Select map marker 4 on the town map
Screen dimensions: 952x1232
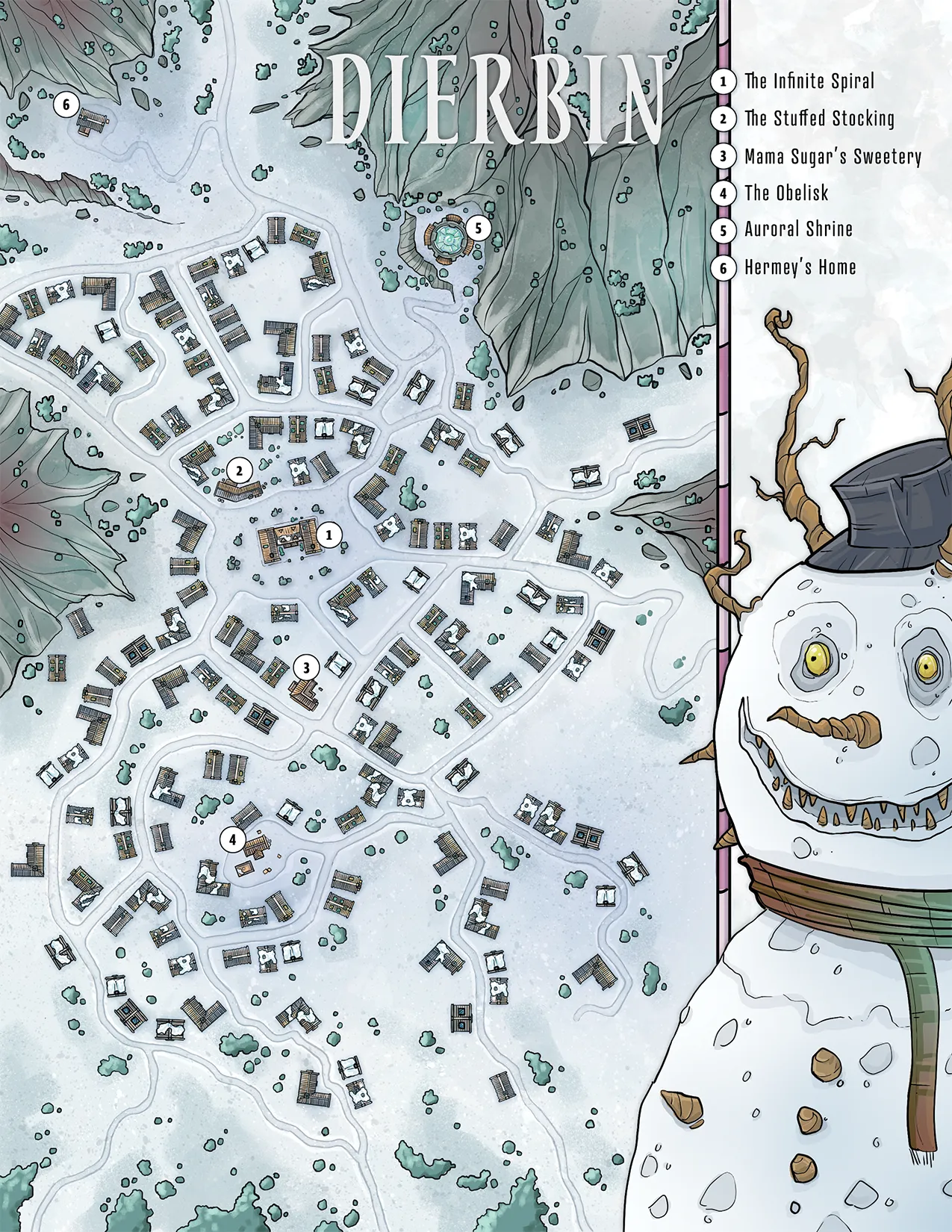click(233, 840)
